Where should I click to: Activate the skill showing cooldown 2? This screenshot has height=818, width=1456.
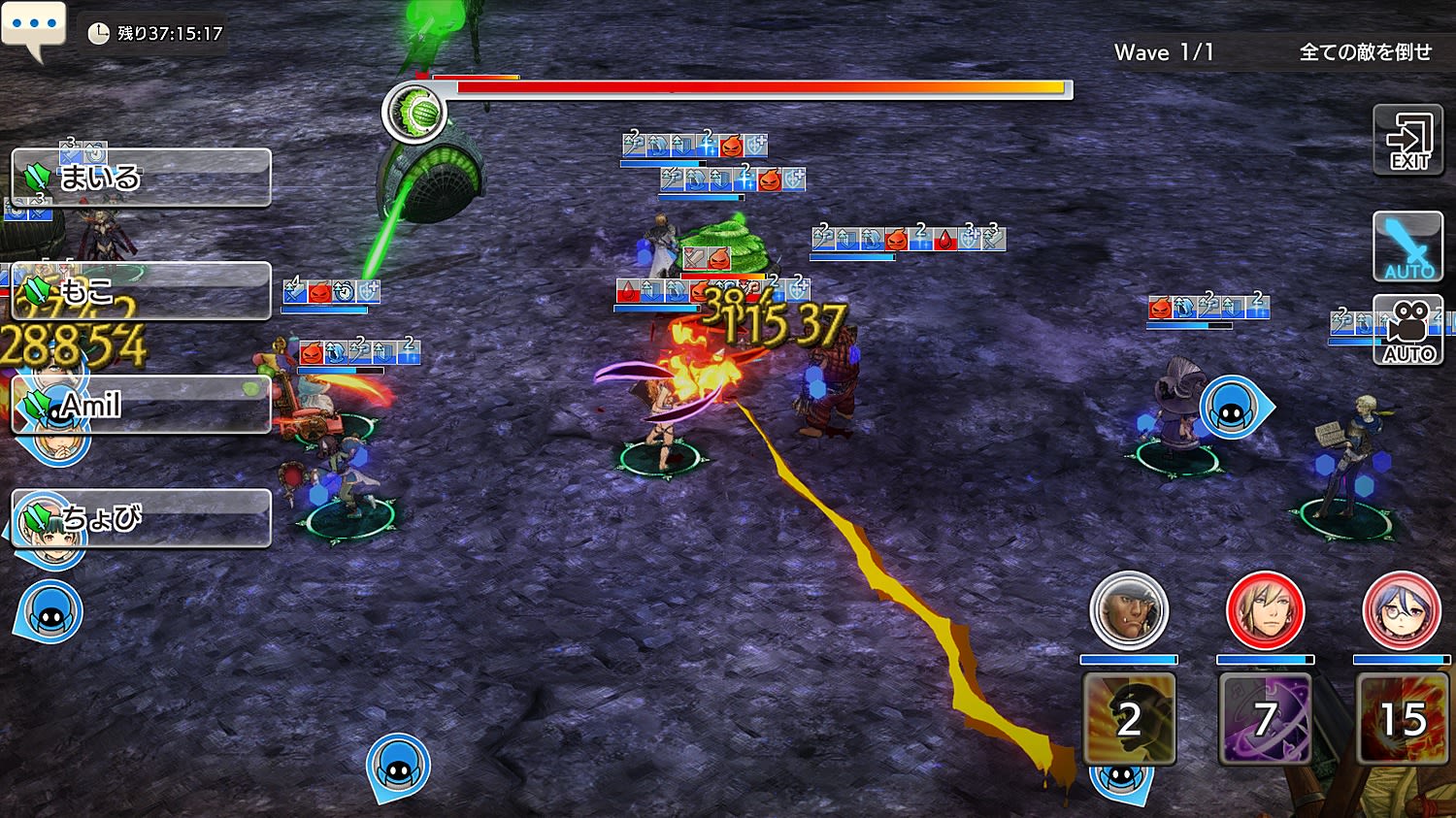1129,719
